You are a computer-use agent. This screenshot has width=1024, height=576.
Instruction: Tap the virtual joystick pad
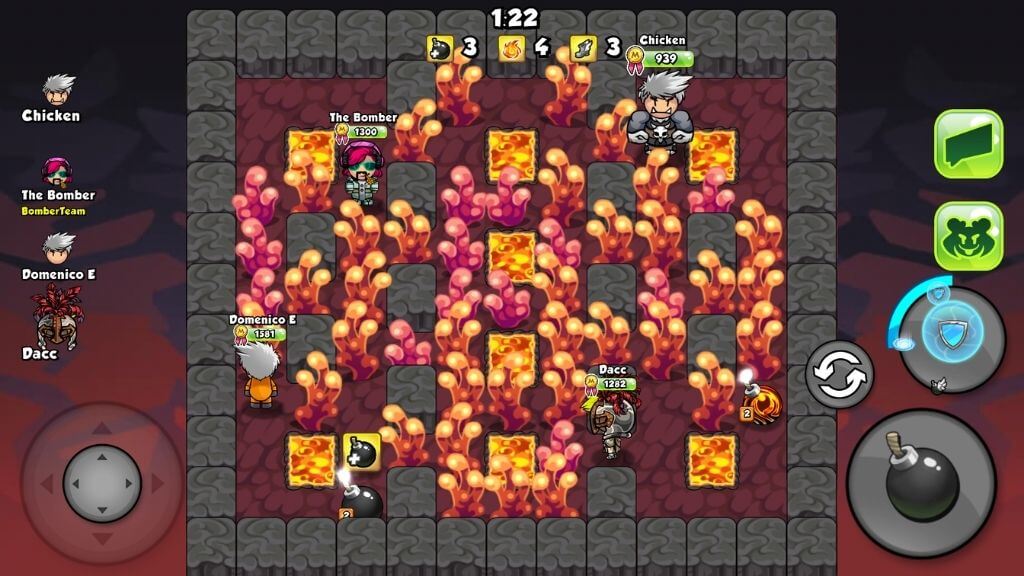click(x=102, y=484)
